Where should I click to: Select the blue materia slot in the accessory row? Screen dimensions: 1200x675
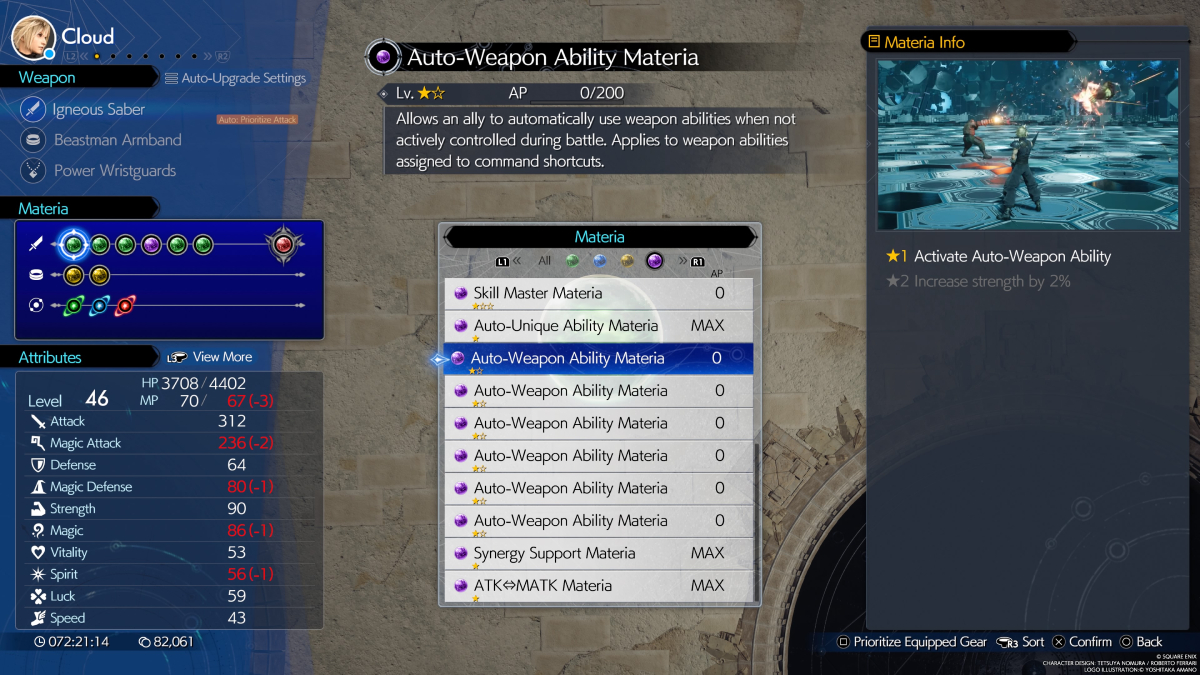point(99,306)
